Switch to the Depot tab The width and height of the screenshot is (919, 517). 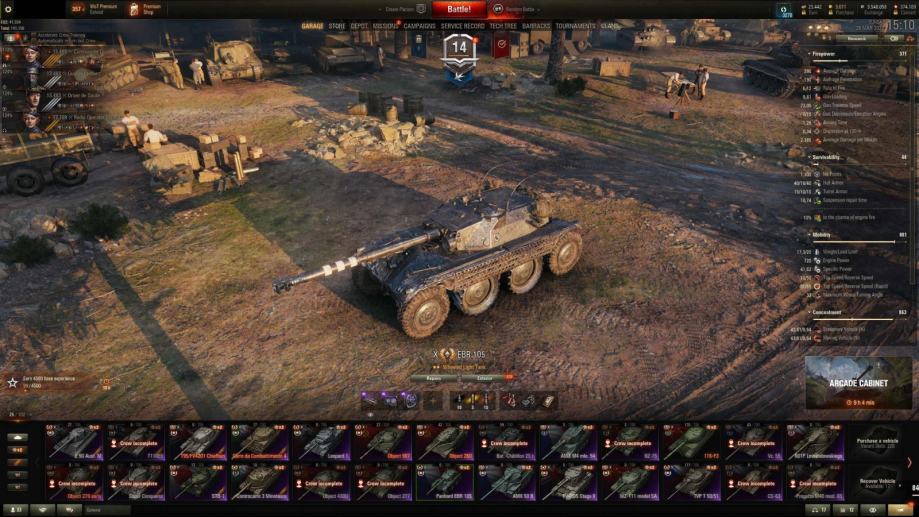(360, 26)
